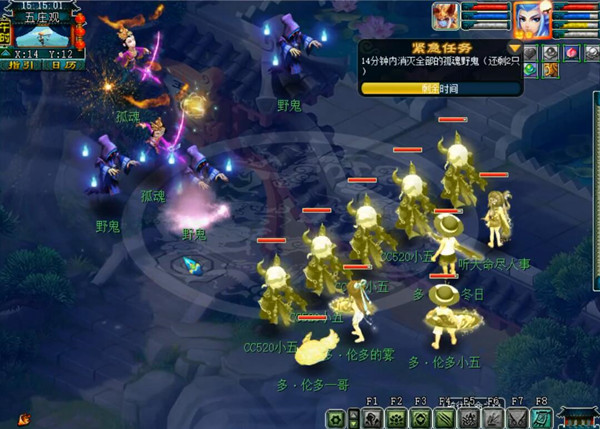The image size is (600, 429).
Task: Click the pink orb buff icon
Action: pos(572,52)
